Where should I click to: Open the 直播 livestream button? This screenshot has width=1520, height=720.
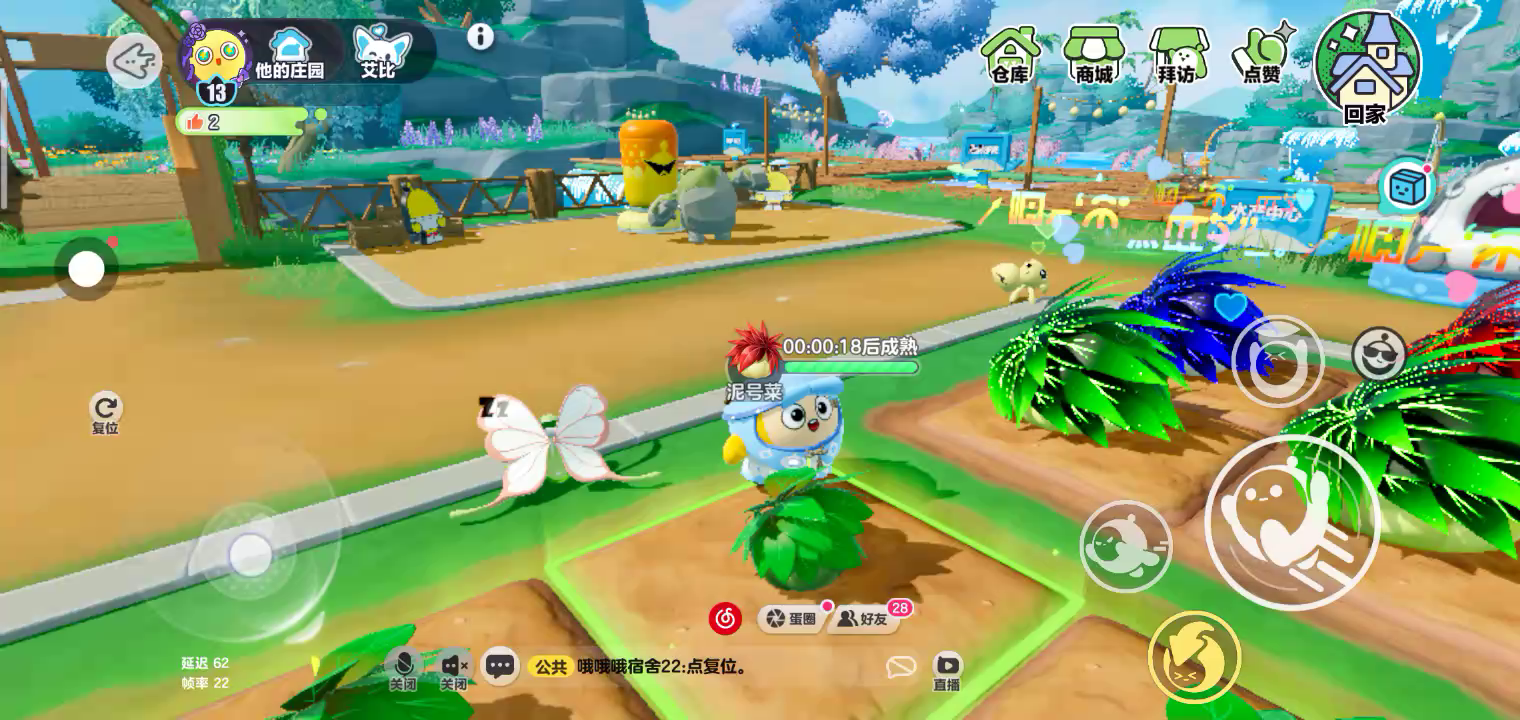[x=946, y=667]
